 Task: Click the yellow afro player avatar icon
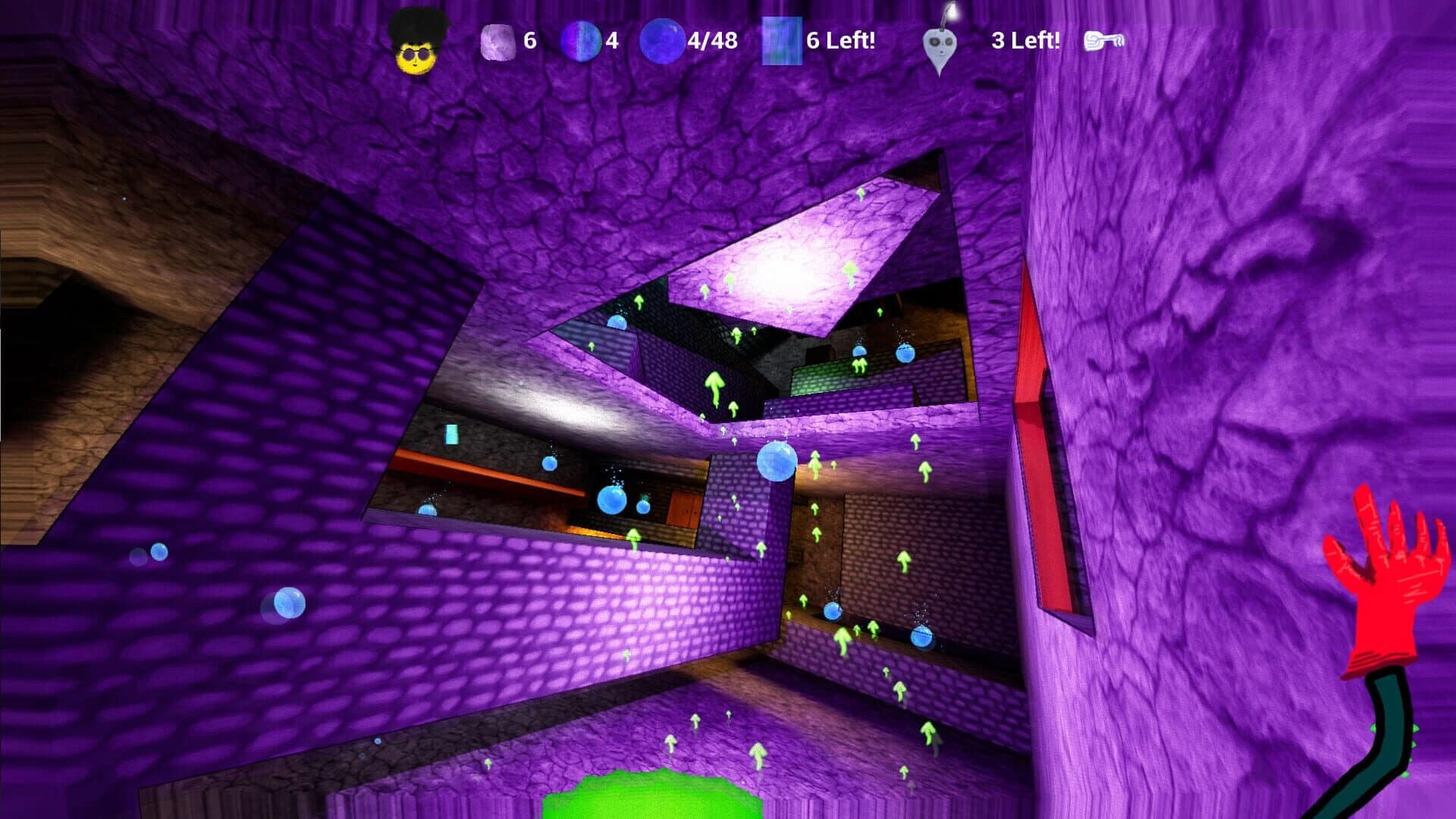(416, 42)
